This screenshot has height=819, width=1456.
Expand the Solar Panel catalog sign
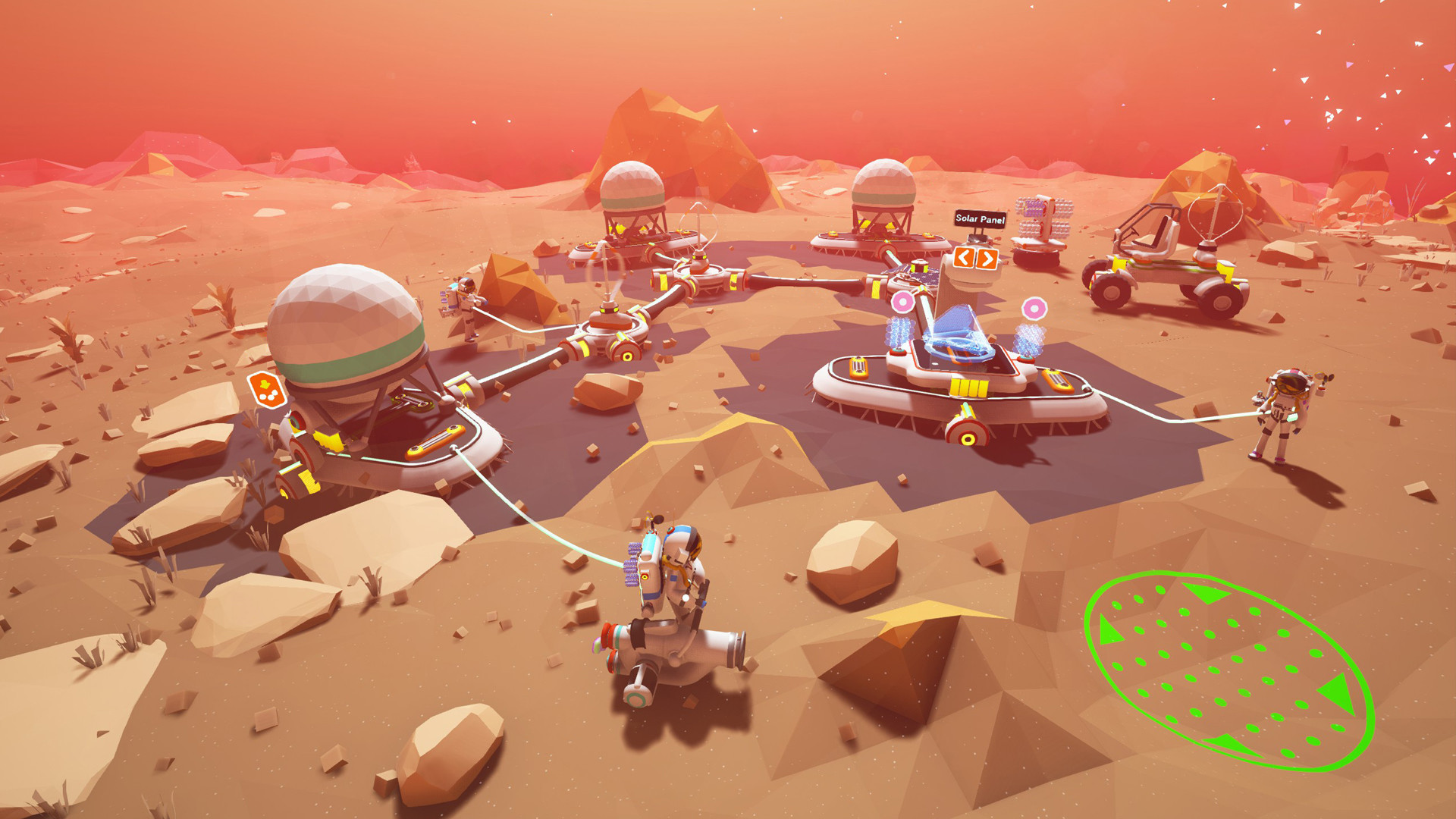click(x=980, y=218)
